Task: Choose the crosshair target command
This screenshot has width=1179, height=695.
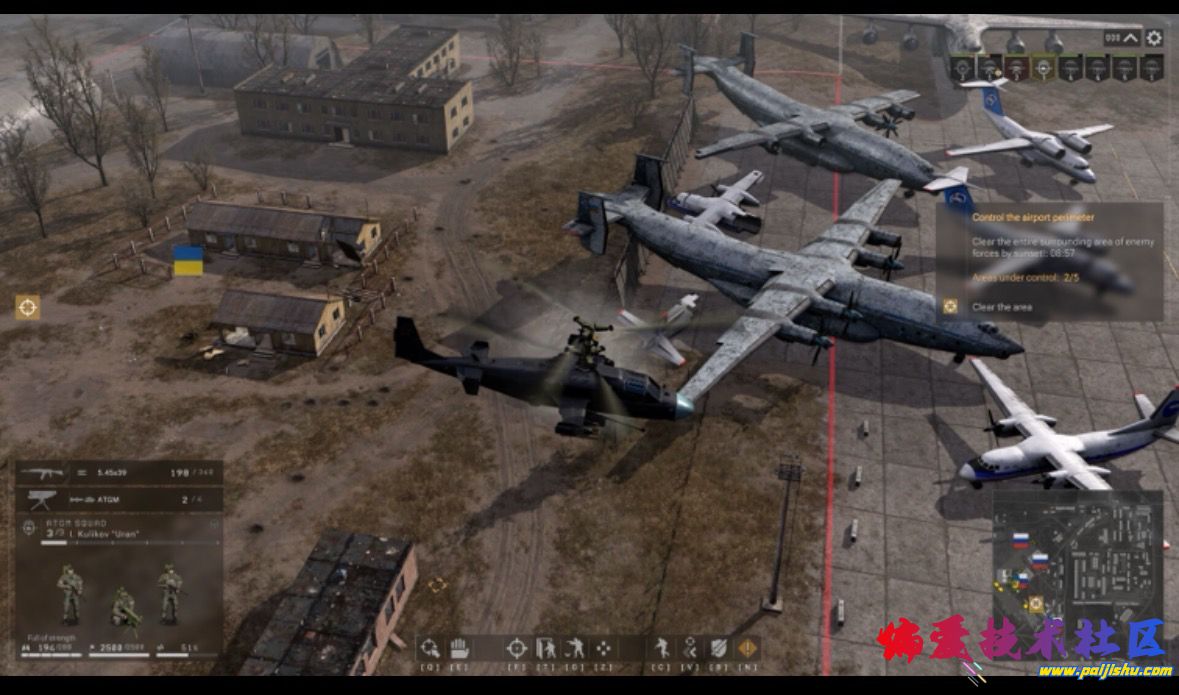Action: point(516,647)
